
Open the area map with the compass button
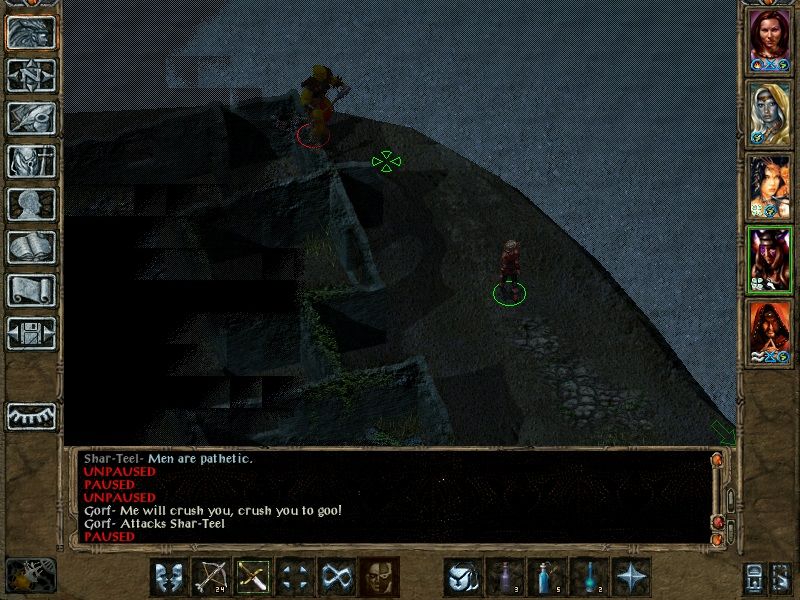(31, 75)
